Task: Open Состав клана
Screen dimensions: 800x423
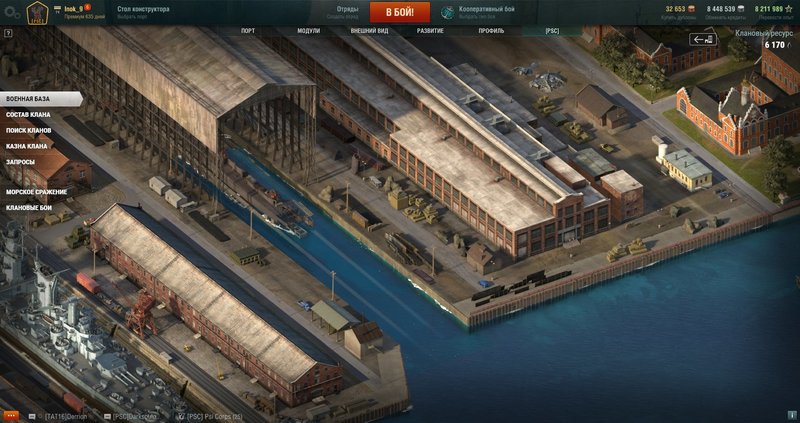Action: pyautogui.click(x=28, y=115)
